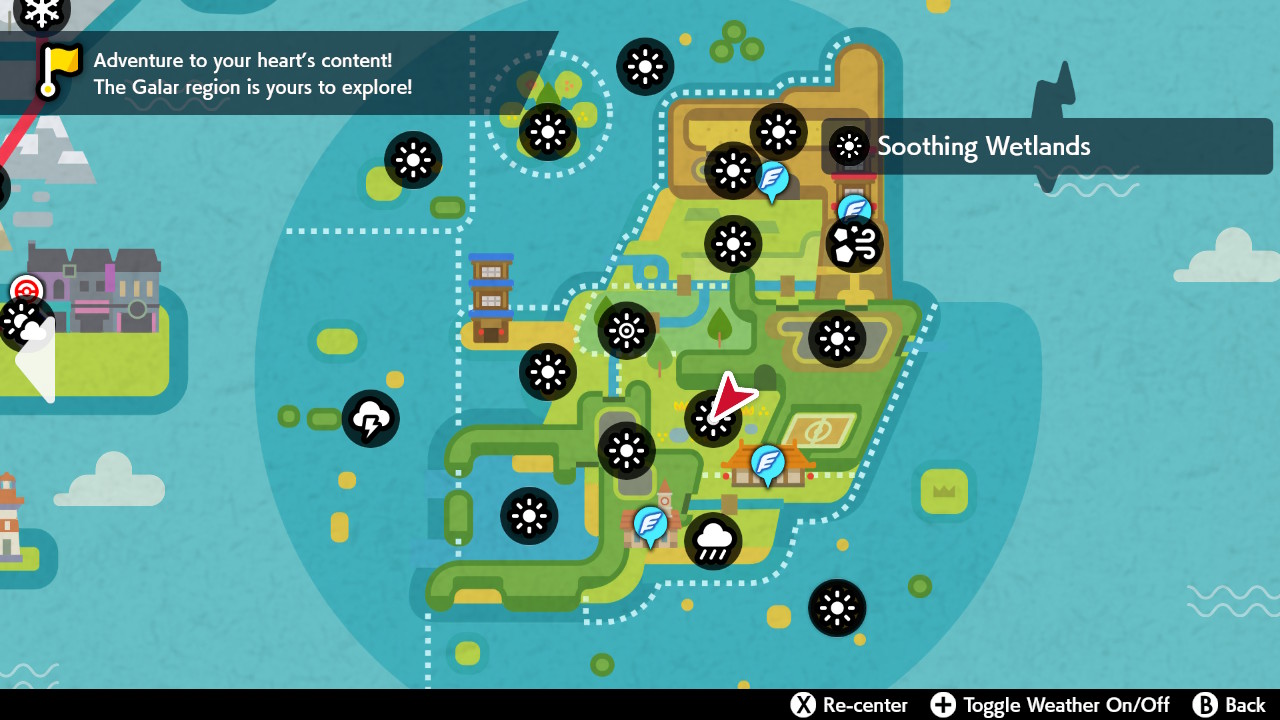Click the sun icon next to the Soothing Wetlands label
Viewport: 1280px width, 720px height.
click(x=848, y=147)
